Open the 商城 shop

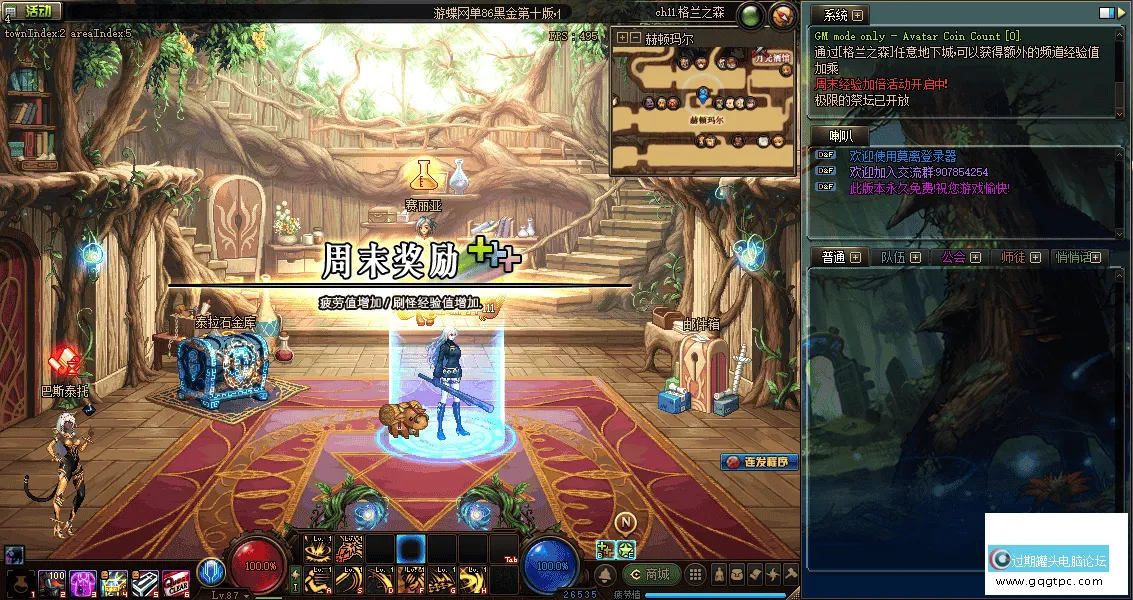[651, 574]
